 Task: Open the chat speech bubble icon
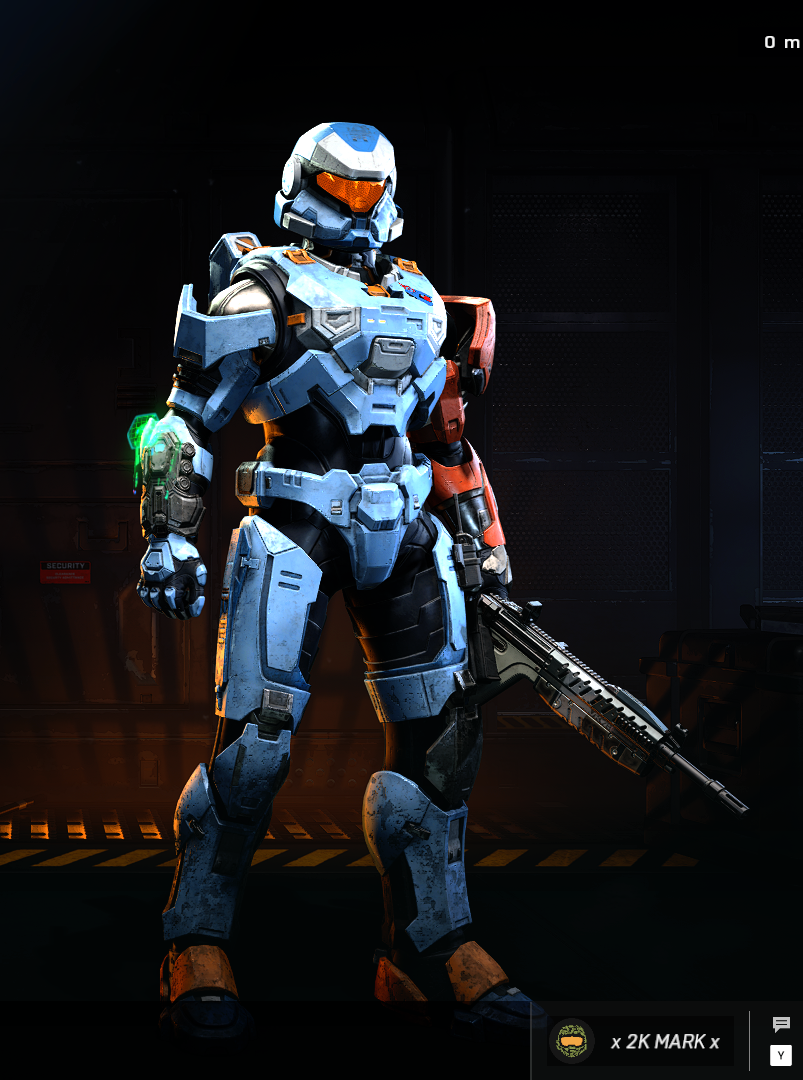click(x=781, y=1024)
